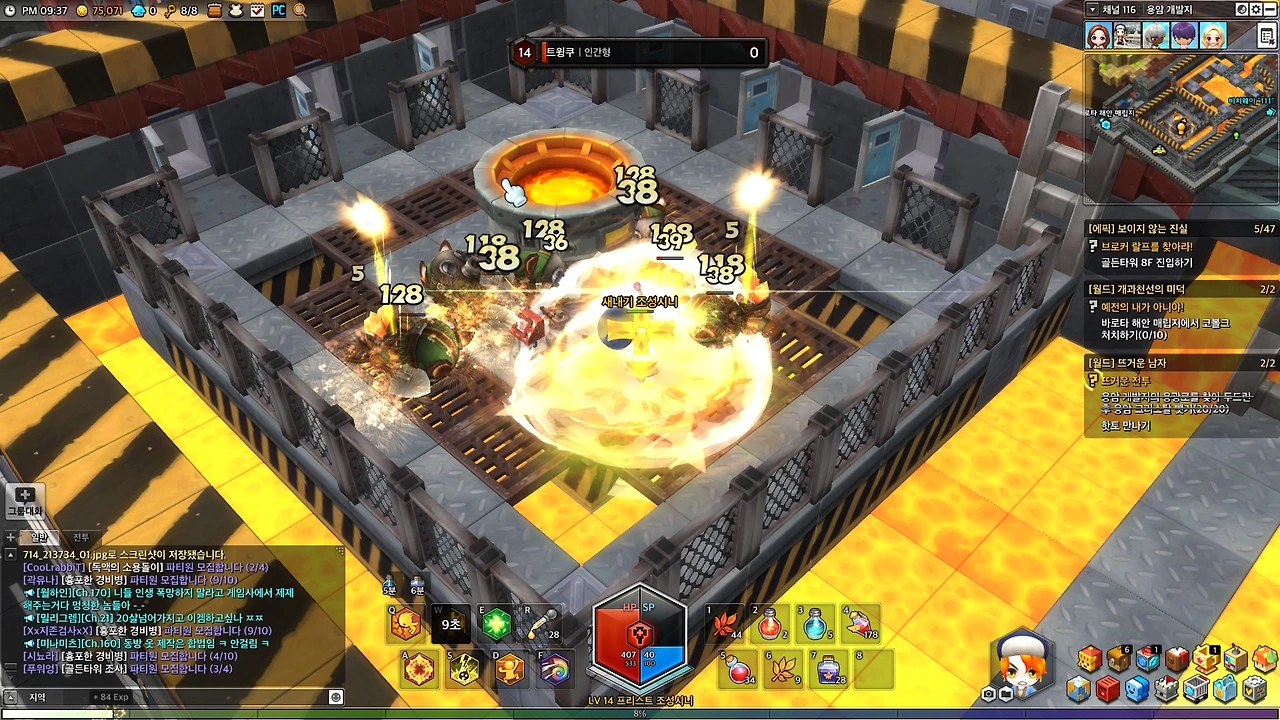Use the maple leaf item in slot 1
This screenshot has width=1280, height=720.
pos(722,625)
